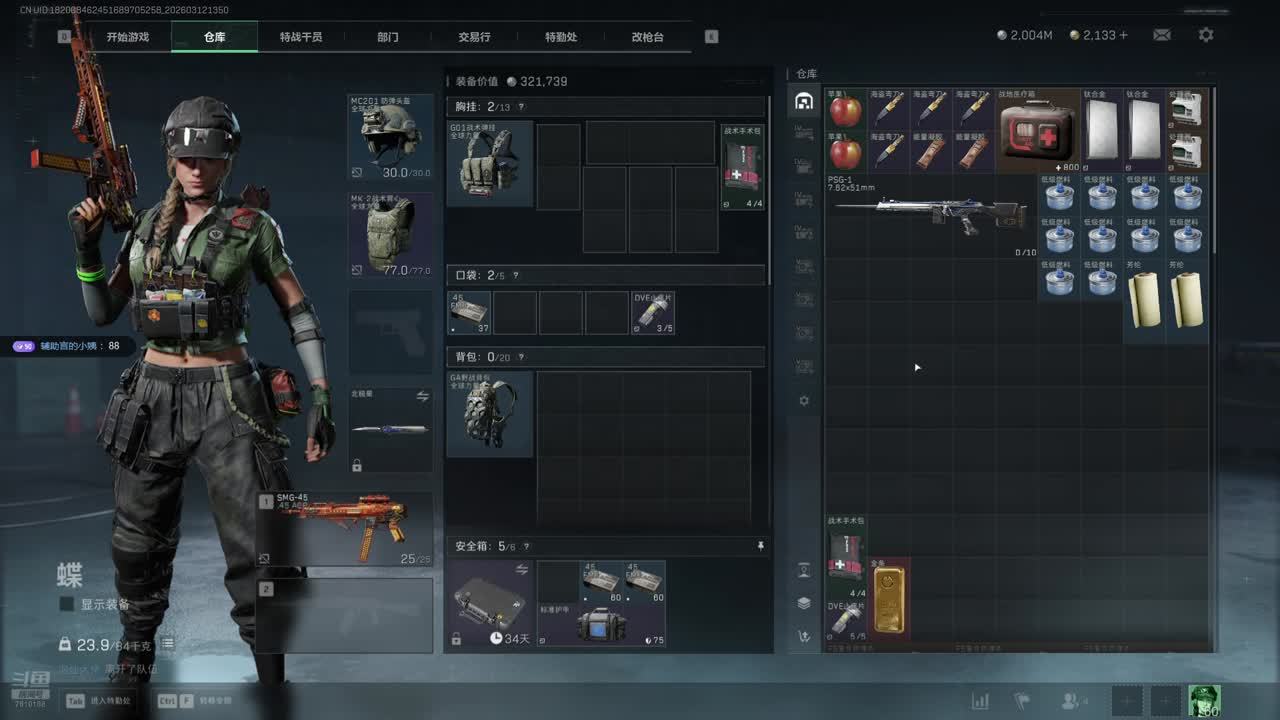Image resolution: width=1280 pixels, height=720 pixels.
Task: Pick the gold bar in the stash
Action: (888, 600)
